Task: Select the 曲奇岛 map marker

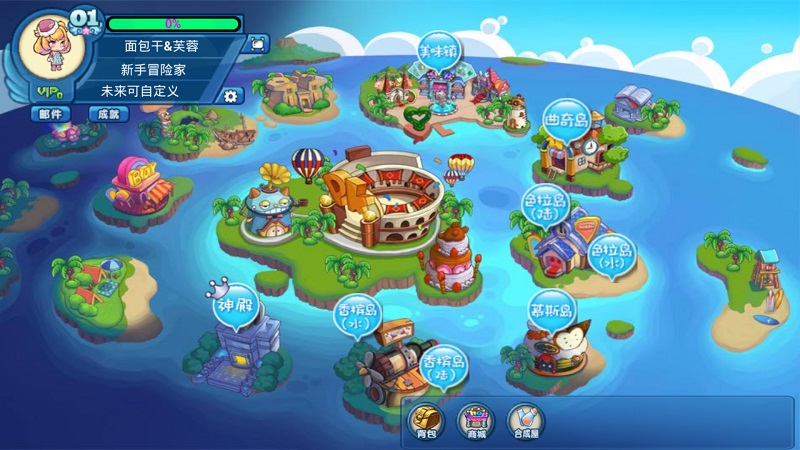Action: click(x=566, y=119)
